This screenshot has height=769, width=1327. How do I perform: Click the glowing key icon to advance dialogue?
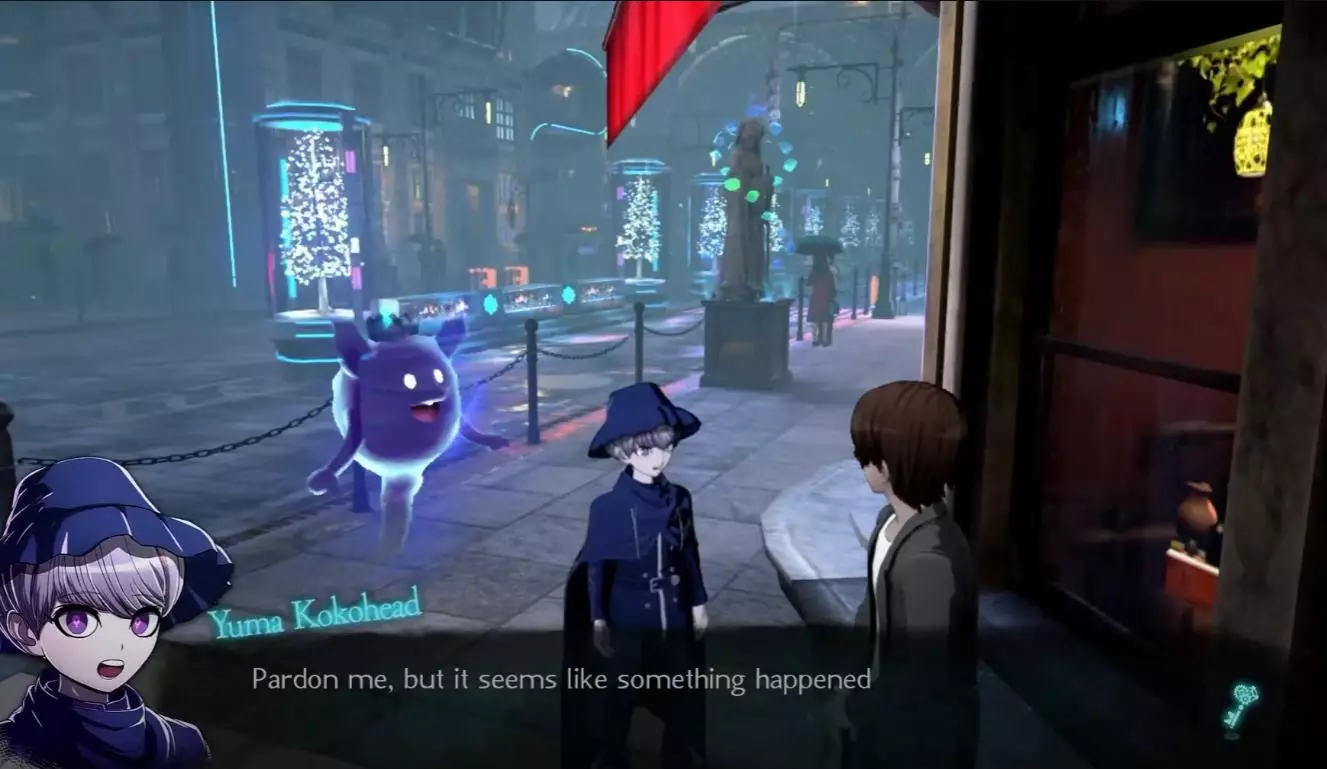point(1241,704)
